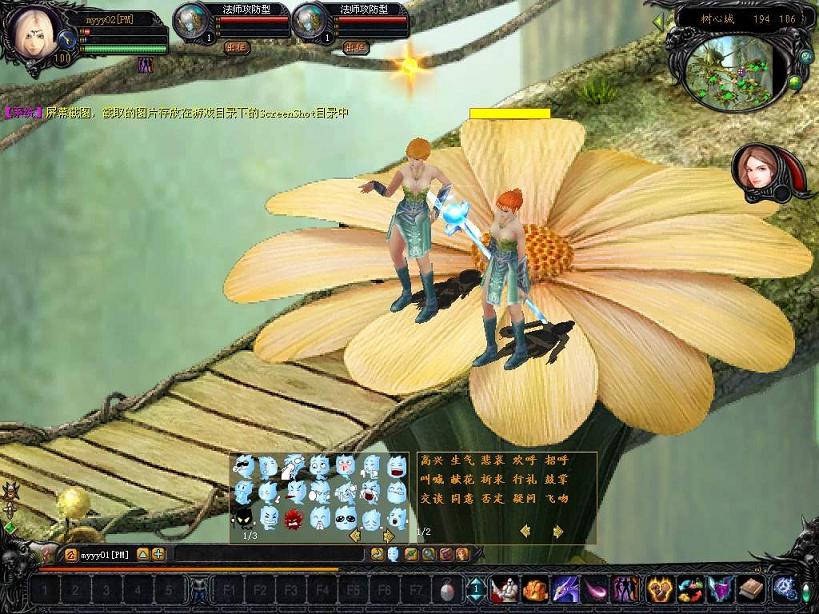Click the purple figures buff icon
The image size is (819, 614).
[146, 65]
